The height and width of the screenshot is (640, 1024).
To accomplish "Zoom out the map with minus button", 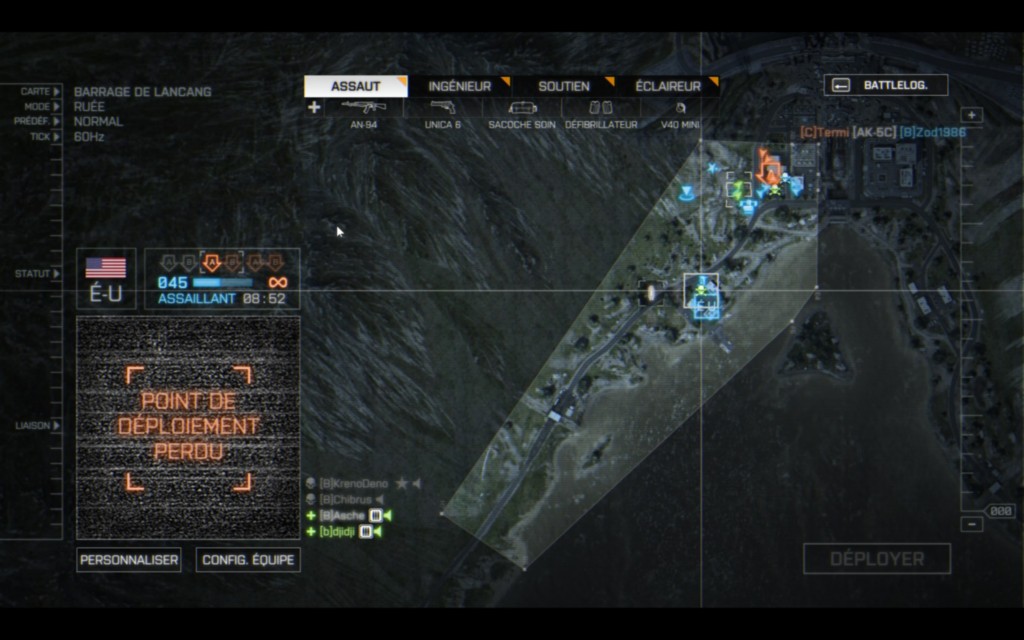I will click(x=972, y=524).
